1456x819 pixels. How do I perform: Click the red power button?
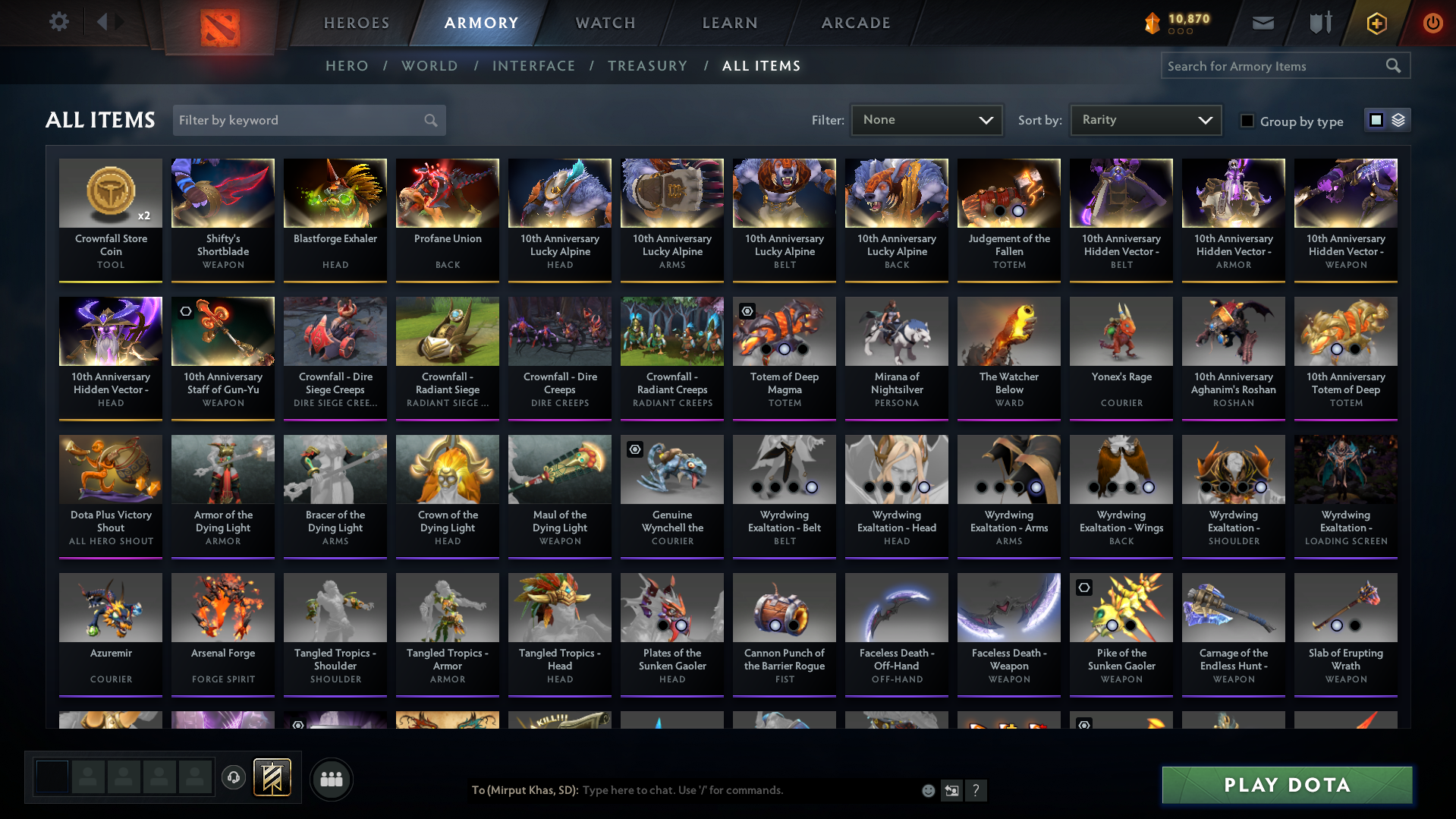(1432, 23)
